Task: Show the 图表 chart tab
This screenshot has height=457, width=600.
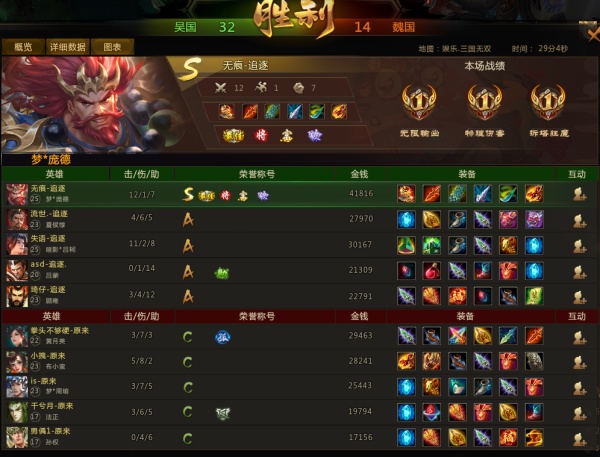Action: 112,47
